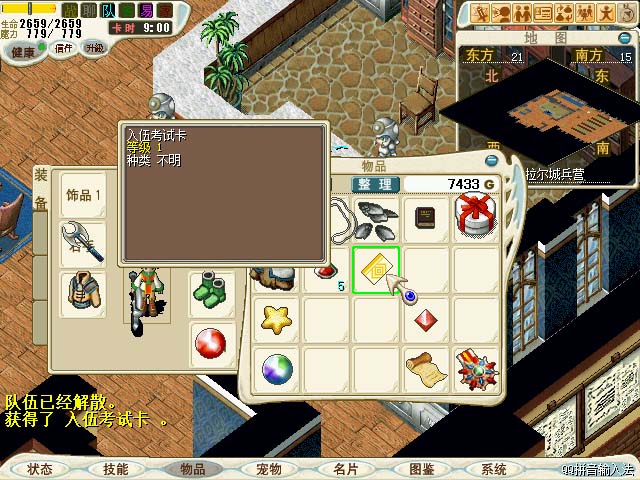640x480 pixels.
Task: Select the parchment scroll item
Action: click(426, 369)
